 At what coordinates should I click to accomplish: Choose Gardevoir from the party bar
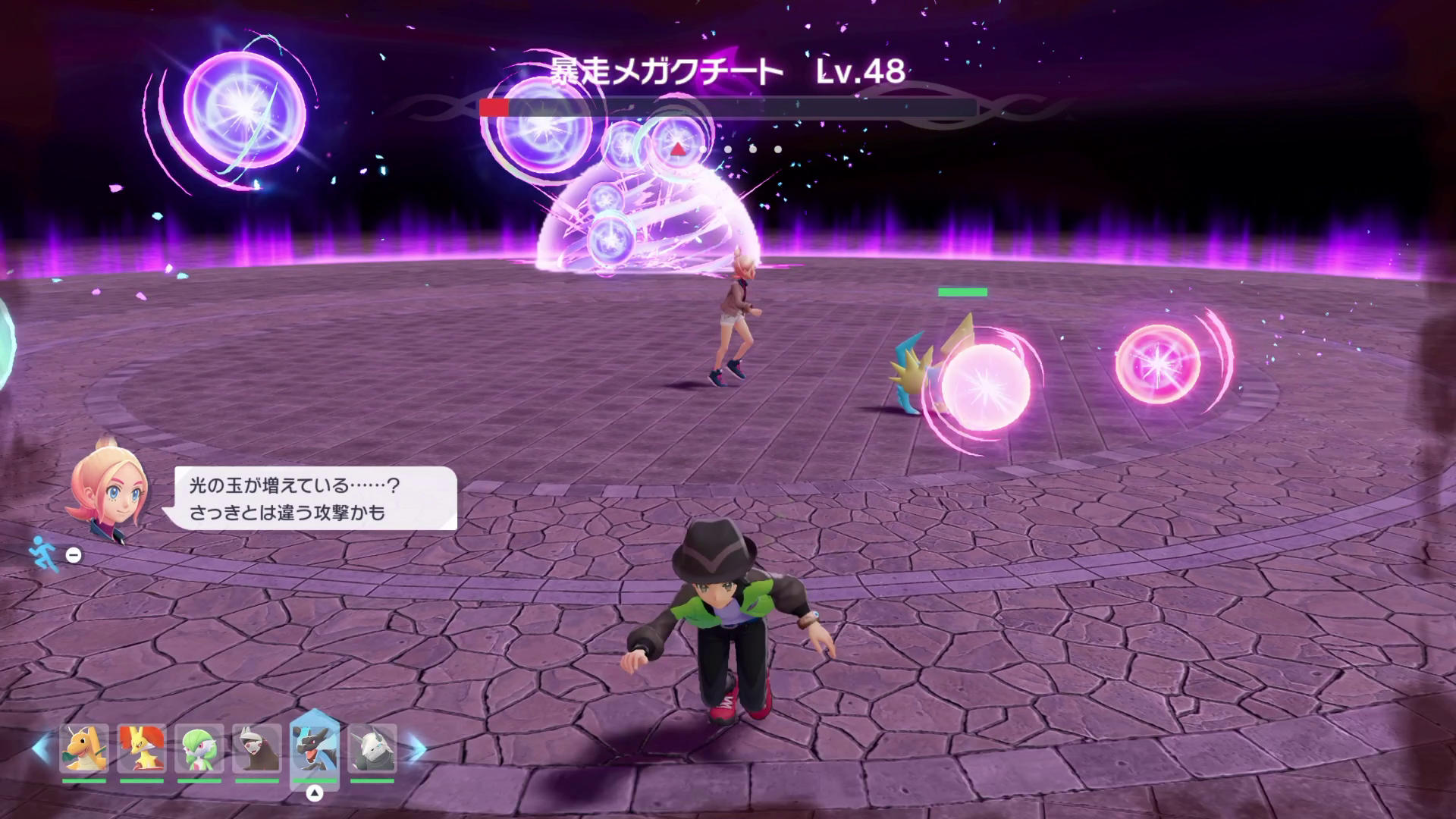coord(199,749)
